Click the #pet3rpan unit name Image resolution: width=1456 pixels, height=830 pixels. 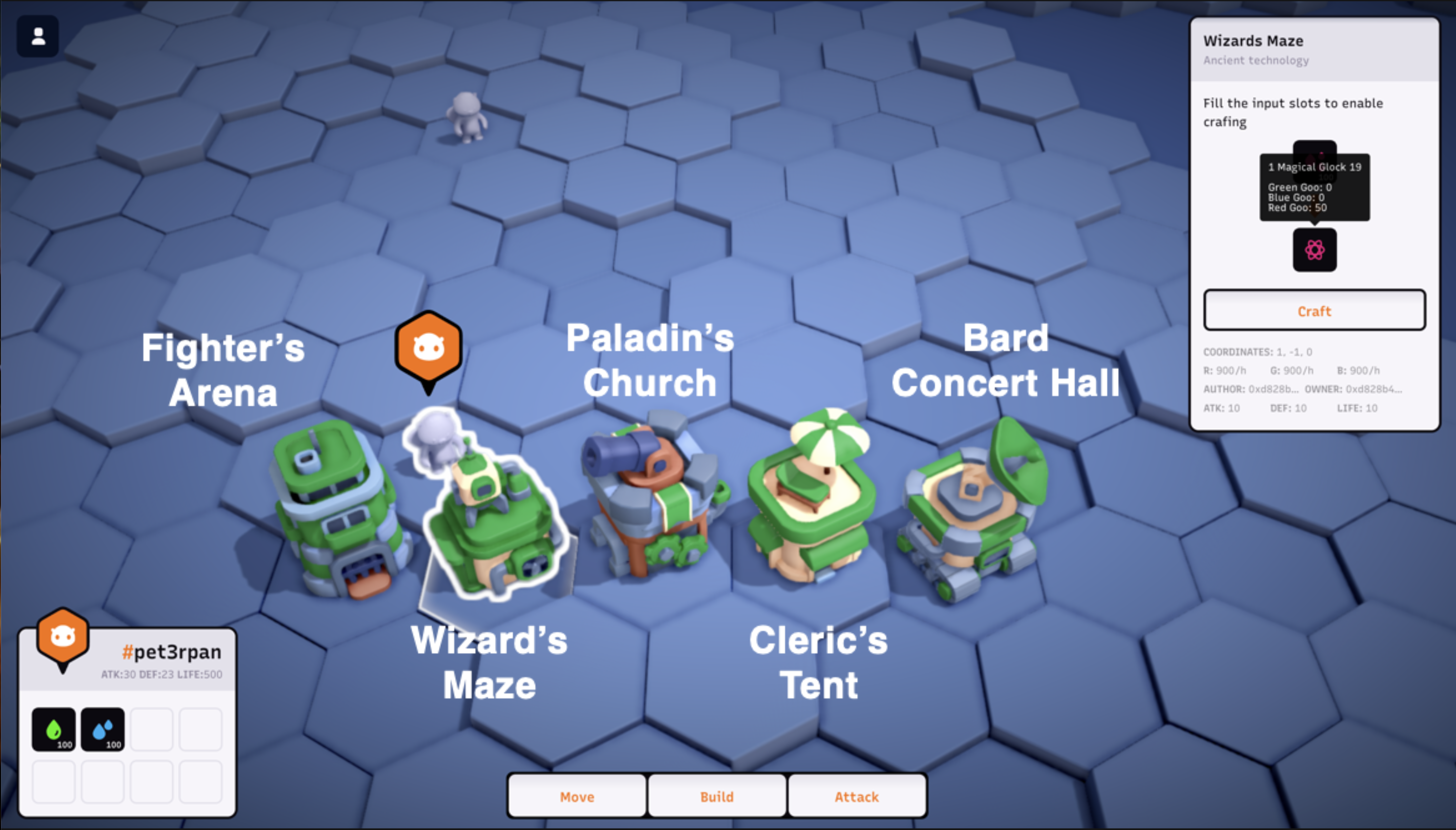[x=171, y=651]
